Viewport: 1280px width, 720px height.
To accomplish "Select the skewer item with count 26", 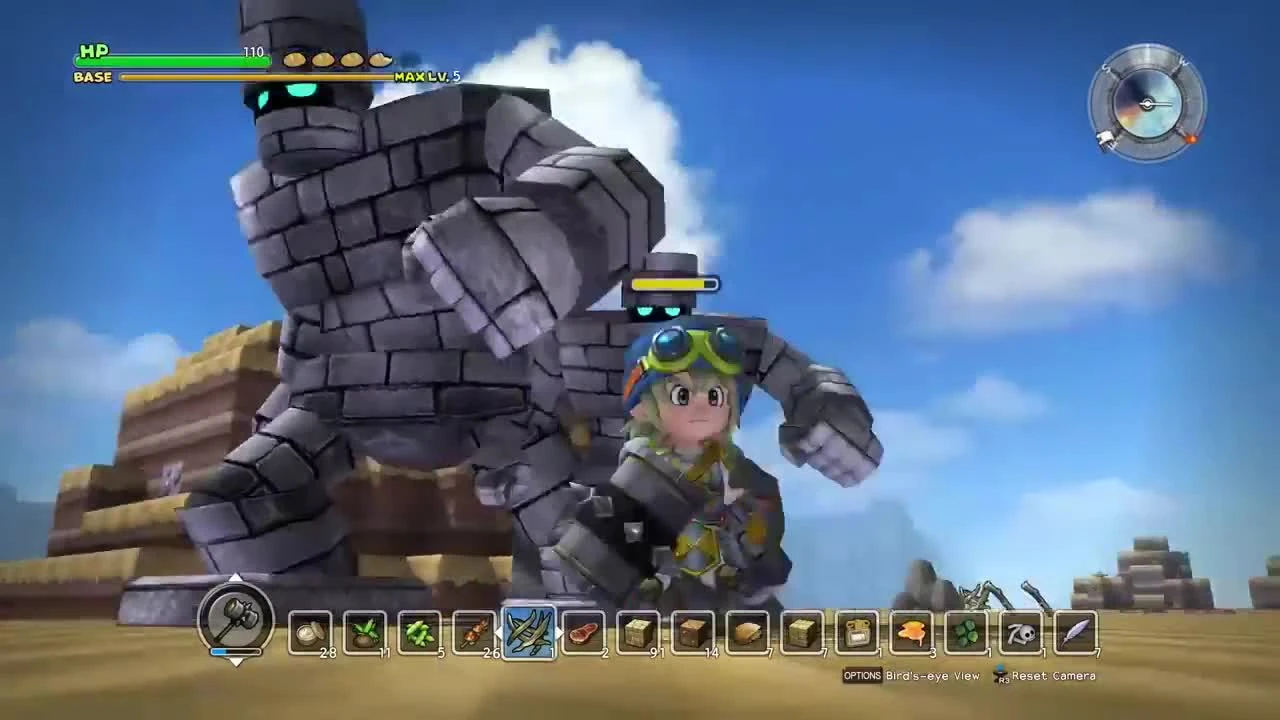I will (x=472, y=630).
